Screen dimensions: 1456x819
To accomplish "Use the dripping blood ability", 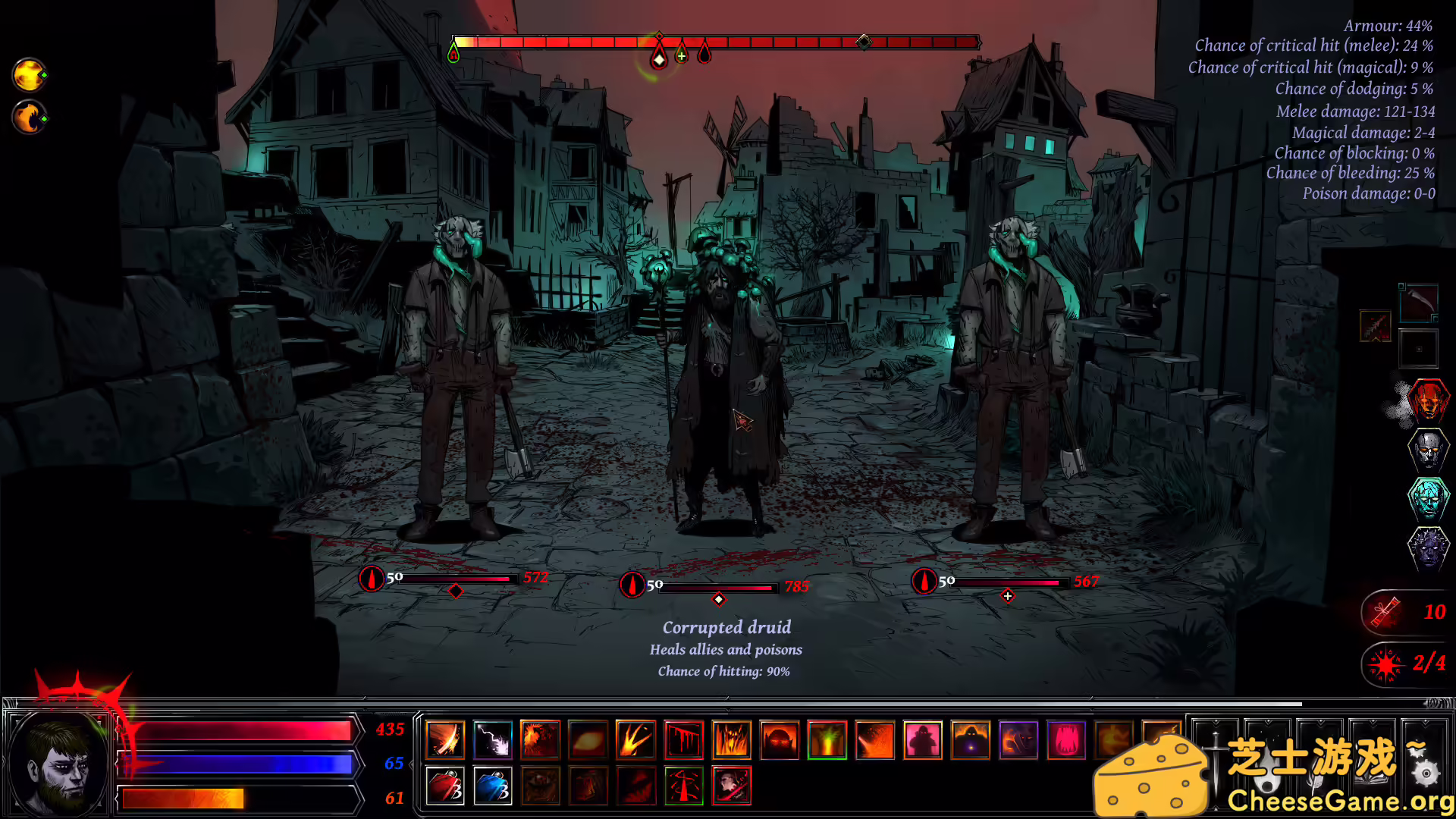I will [684, 739].
